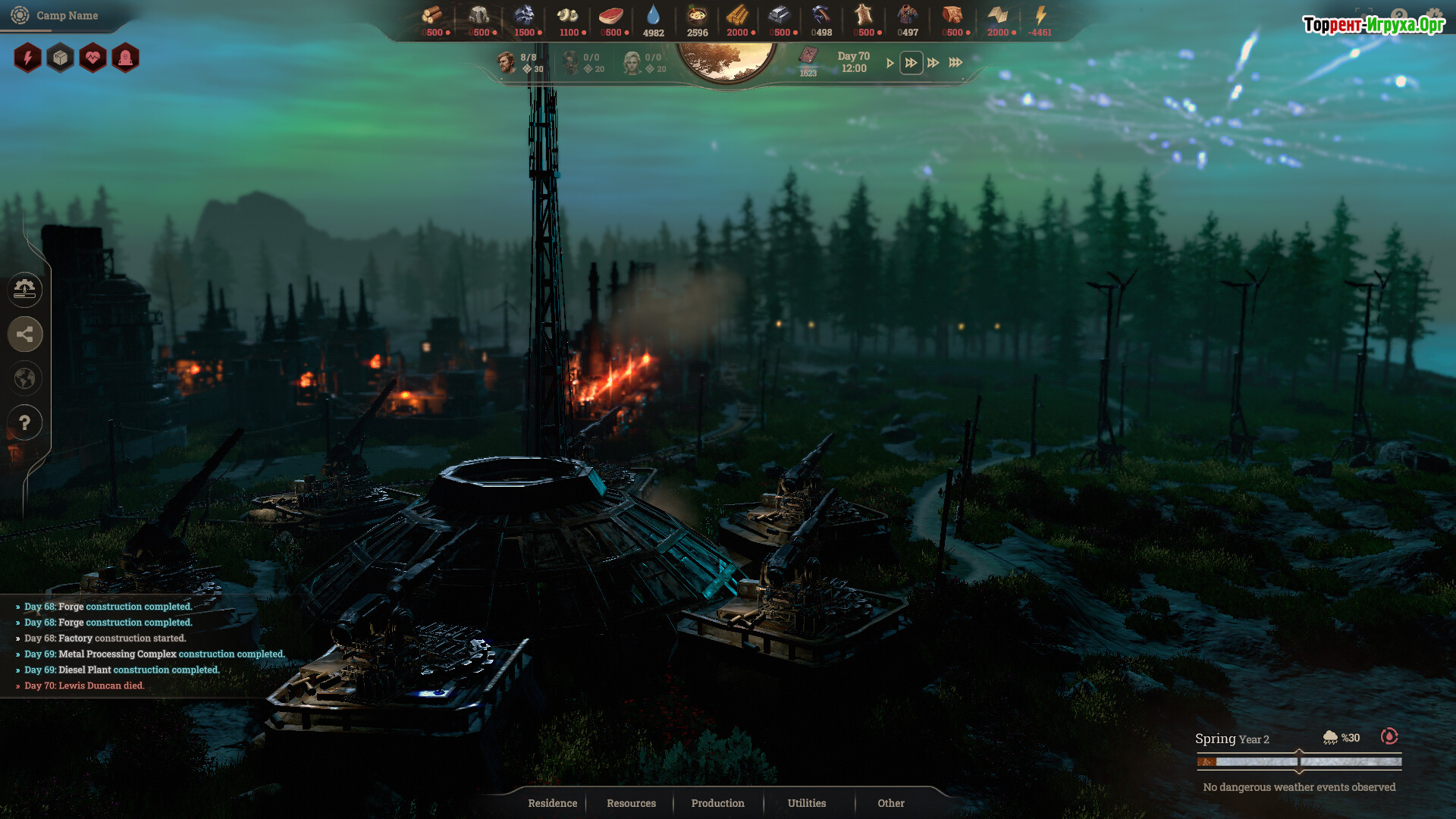Select the Production build category
Viewport: 1456px width, 819px height.
click(x=717, y=803)
